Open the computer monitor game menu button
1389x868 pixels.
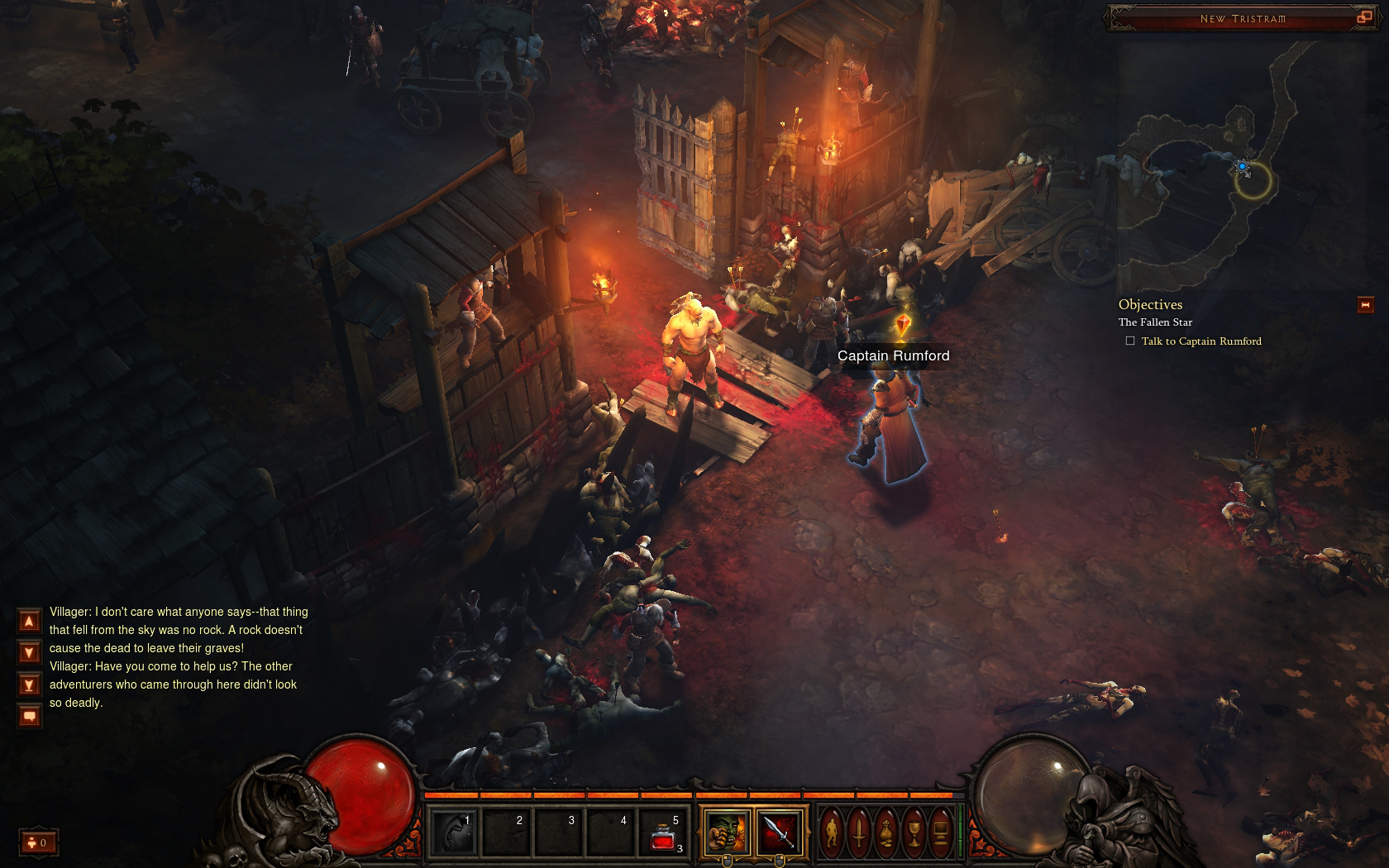(940, 832)
